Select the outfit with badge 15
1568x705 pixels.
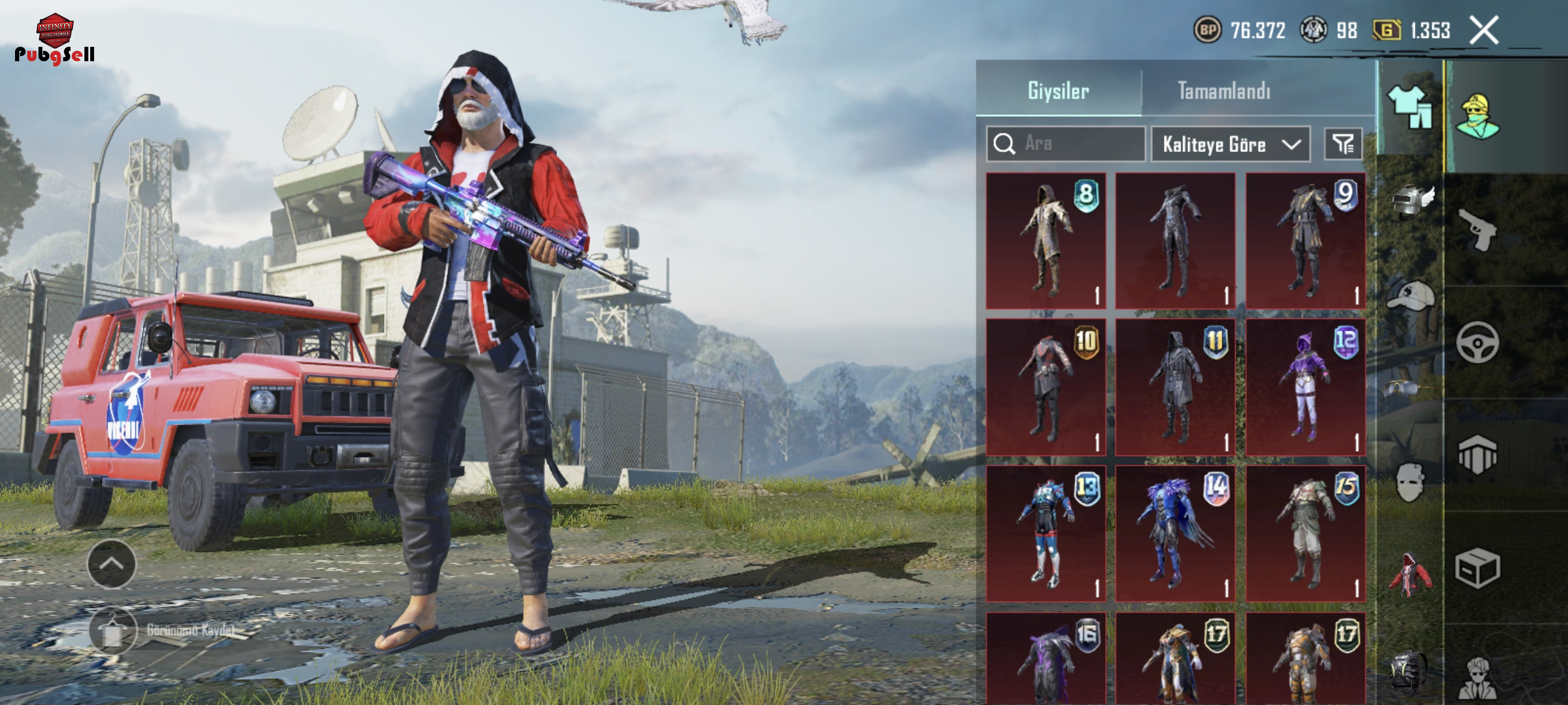pos(1305,533)
